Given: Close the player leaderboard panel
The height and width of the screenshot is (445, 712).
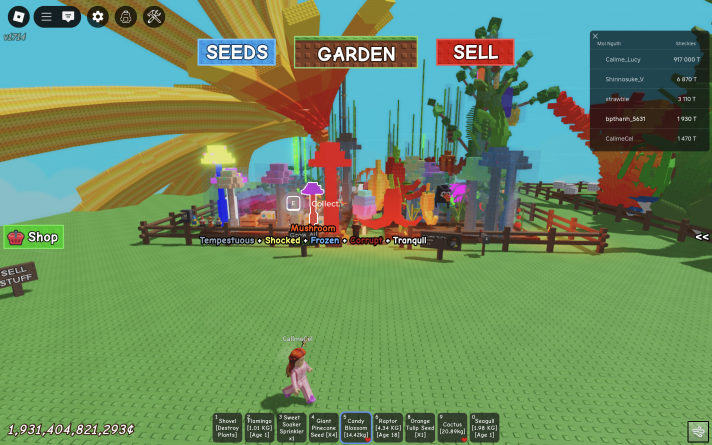Looking at the screenshot, I should click(x=596, y=36).
